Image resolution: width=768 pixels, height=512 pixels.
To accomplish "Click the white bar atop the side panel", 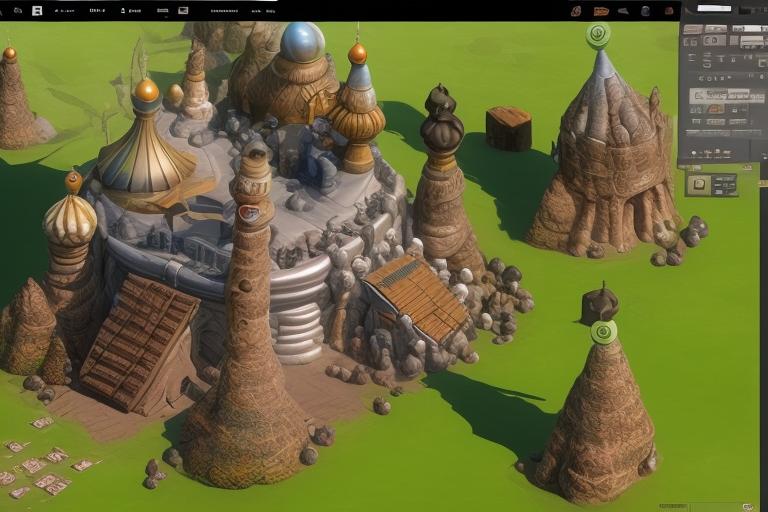I will (x=714, y=8).
